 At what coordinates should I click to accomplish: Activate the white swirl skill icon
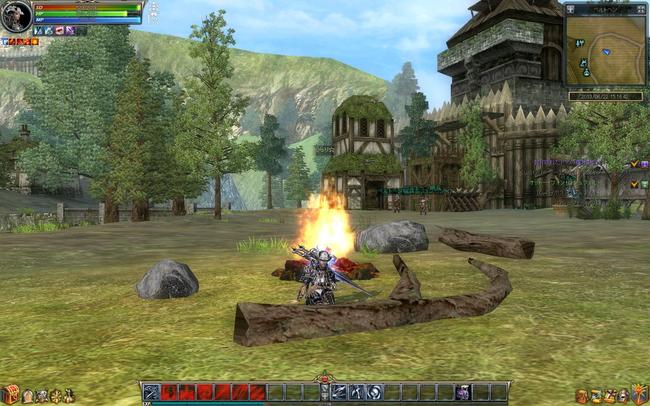(374, 392)
